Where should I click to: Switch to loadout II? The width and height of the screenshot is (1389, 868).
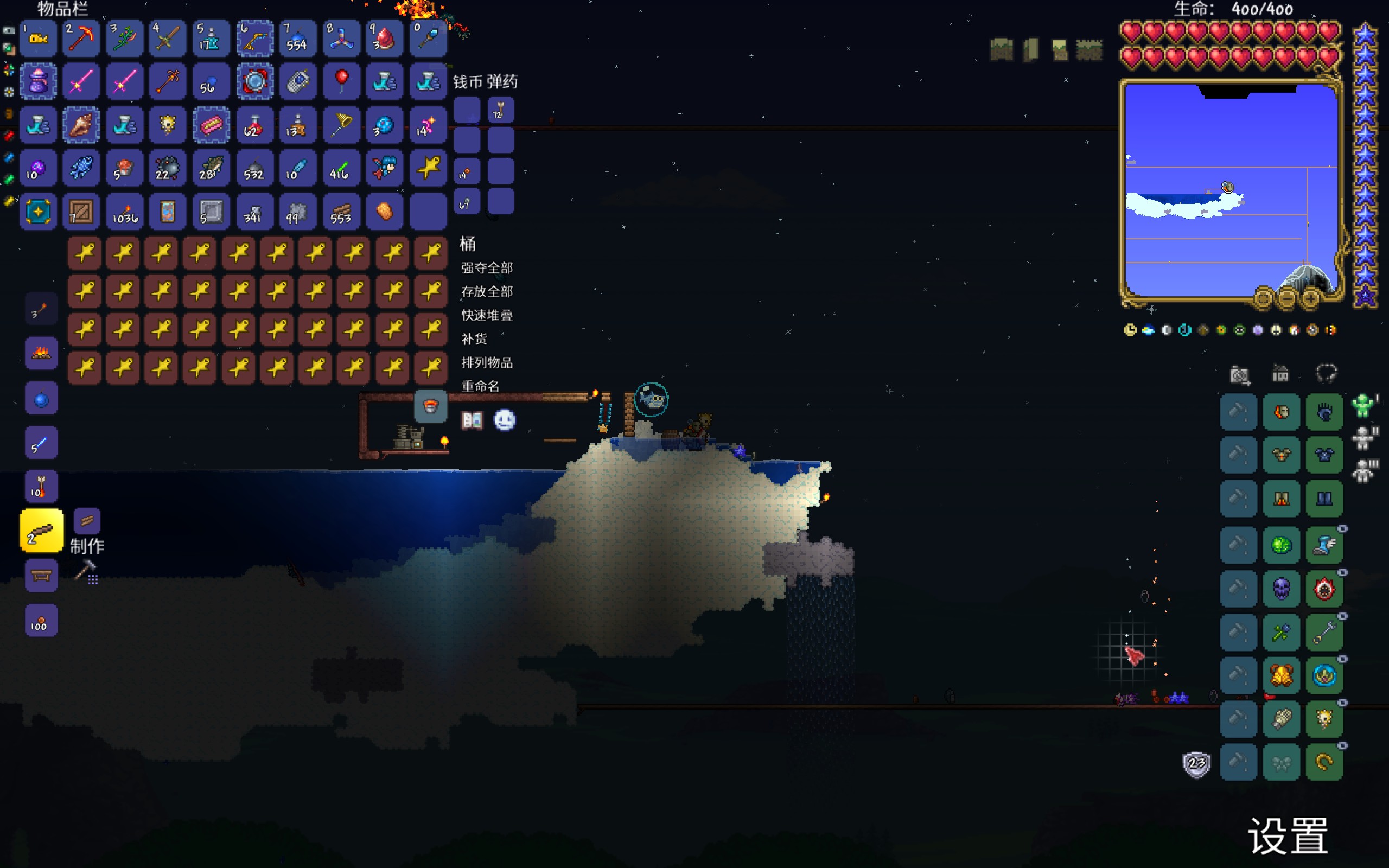tap(1363, 438)
